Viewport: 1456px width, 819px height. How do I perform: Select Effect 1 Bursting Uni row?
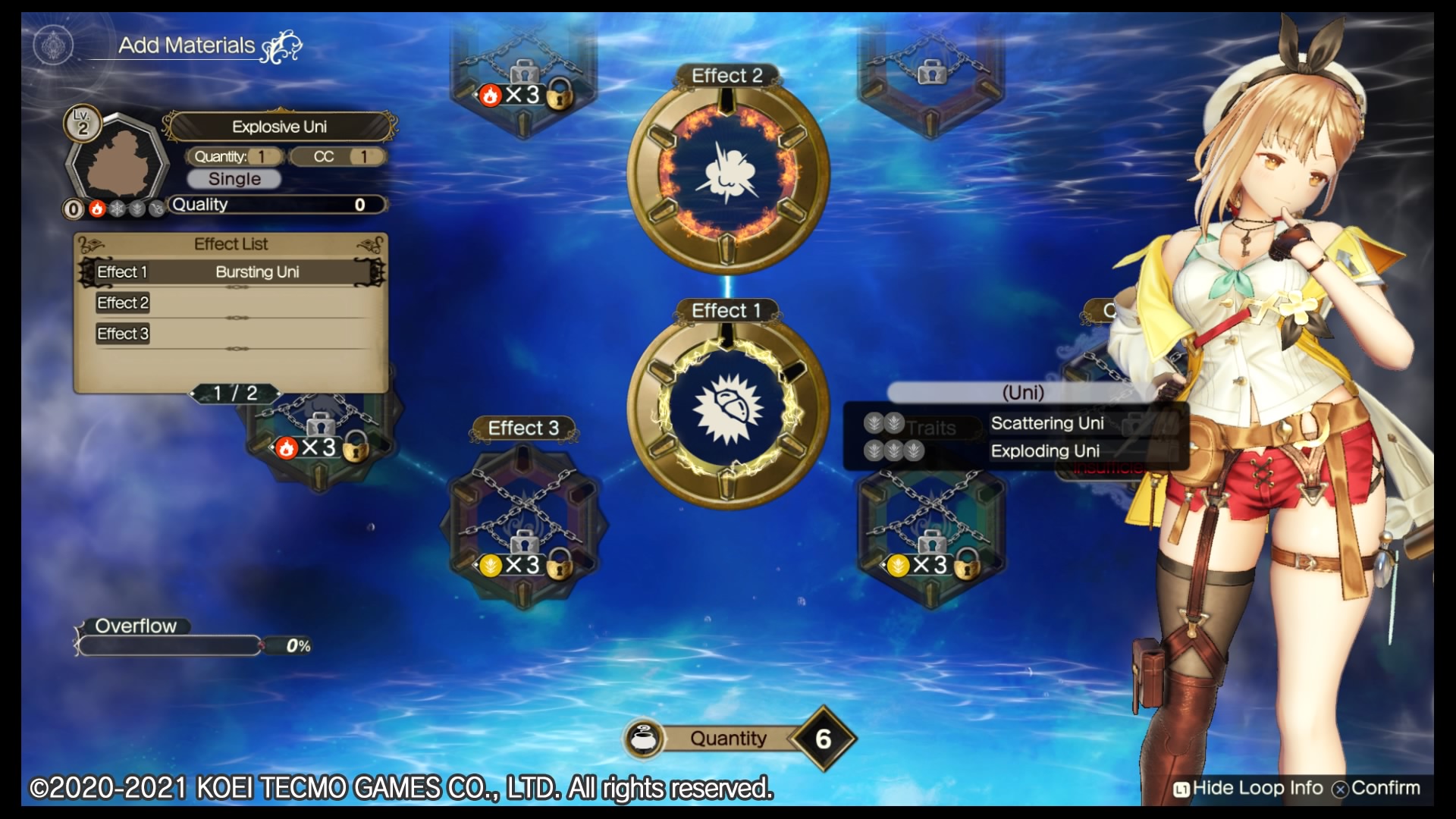pos(231,272)
